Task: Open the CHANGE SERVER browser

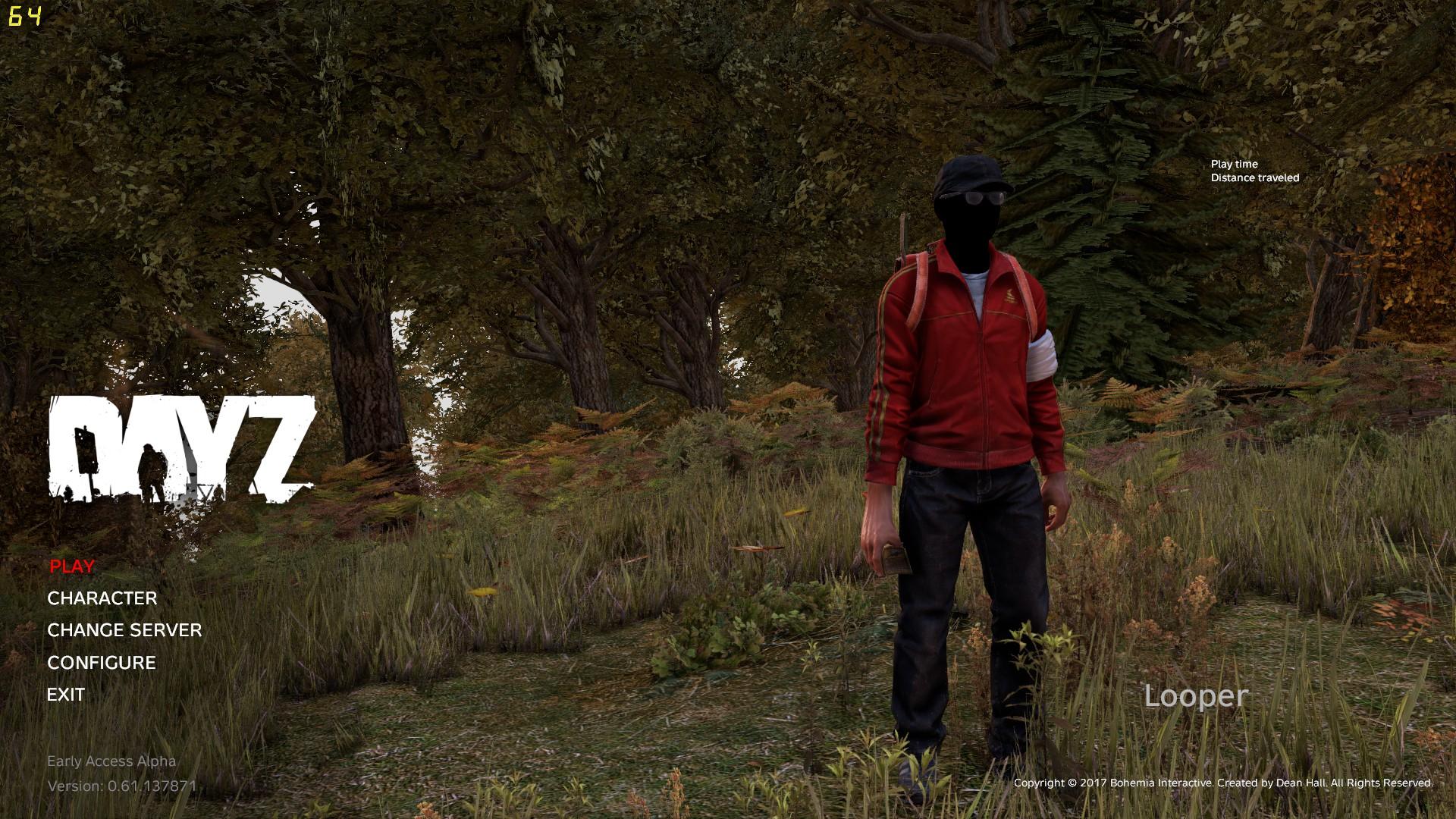Action: pos(124,630)
